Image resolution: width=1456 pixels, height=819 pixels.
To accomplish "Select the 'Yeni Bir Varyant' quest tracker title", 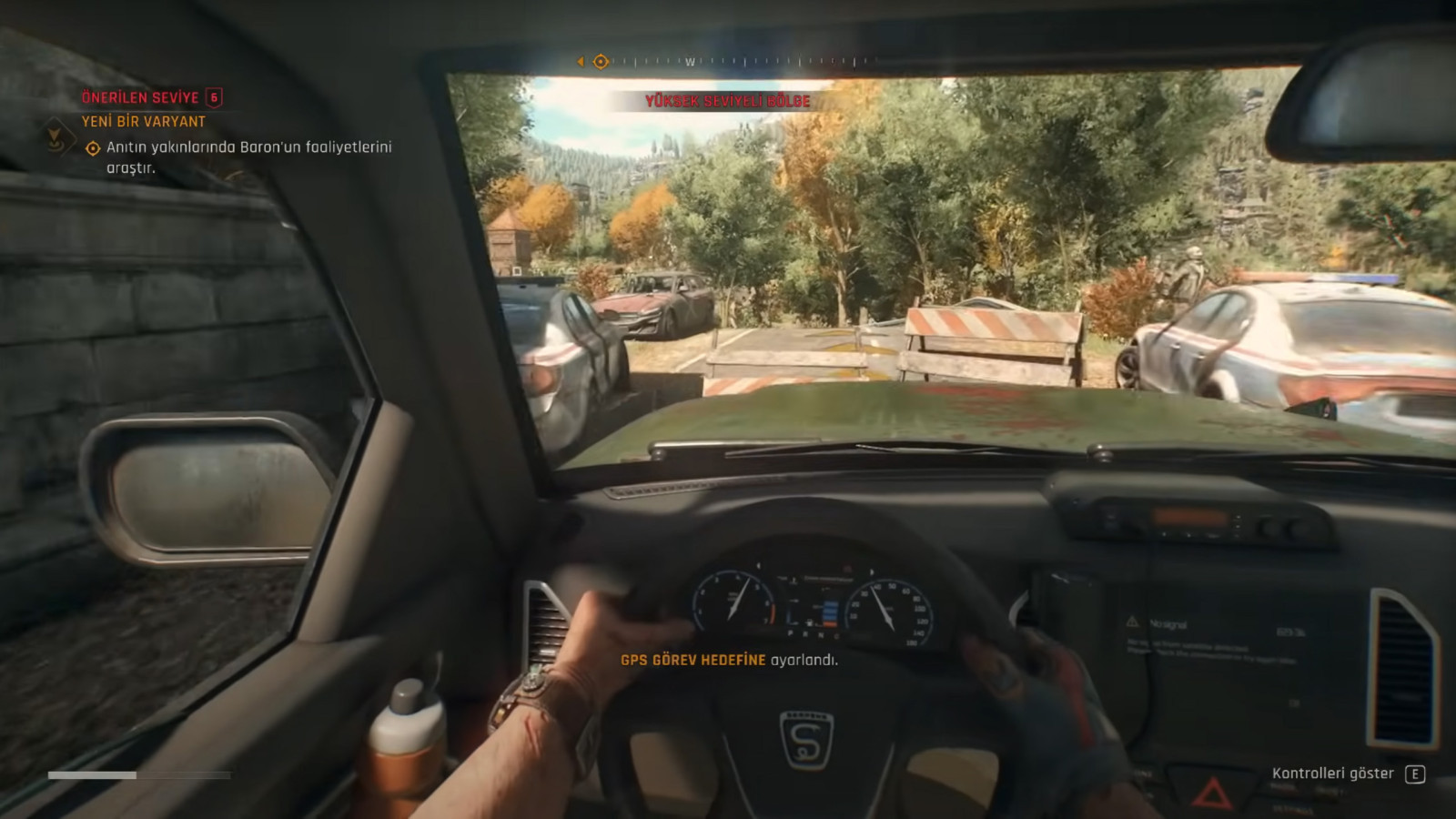I will click(144, 121).
